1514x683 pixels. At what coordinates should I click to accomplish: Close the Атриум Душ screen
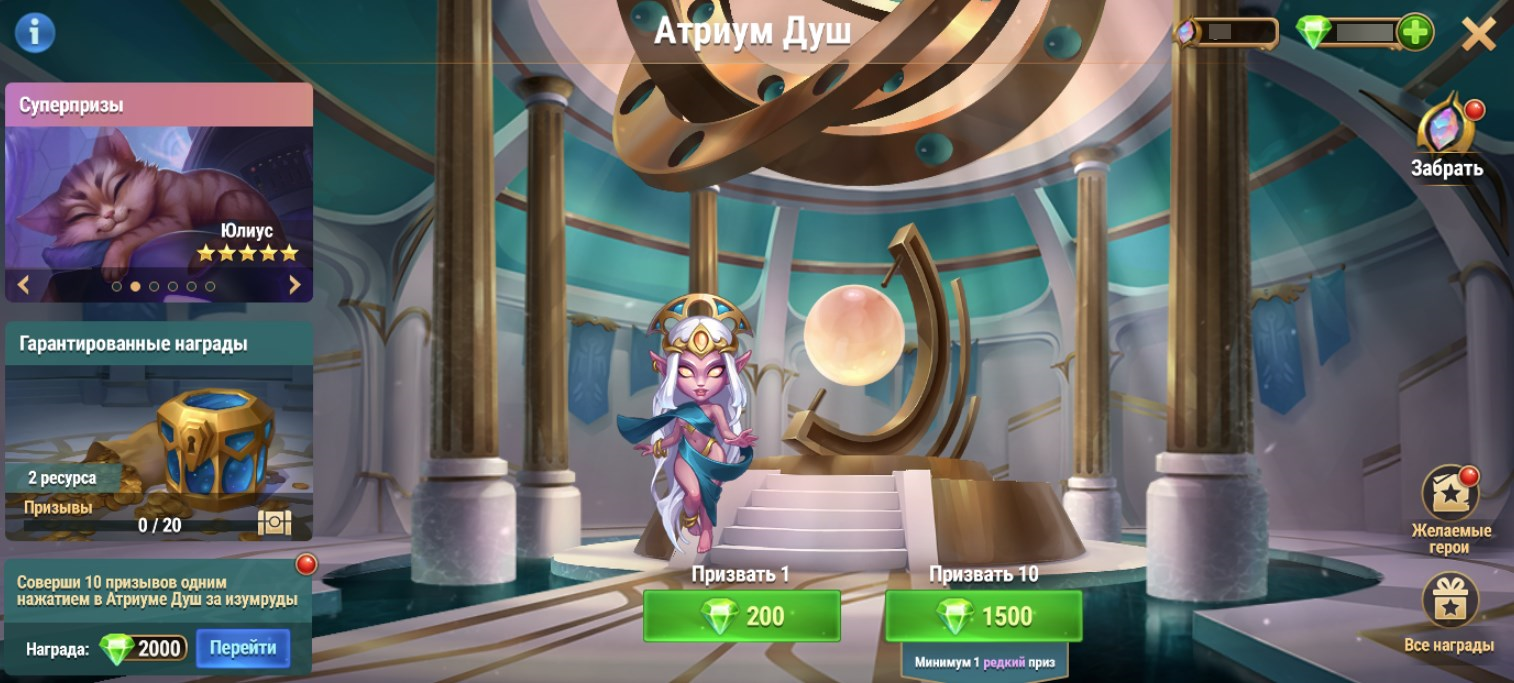[x=1478, y=35]
